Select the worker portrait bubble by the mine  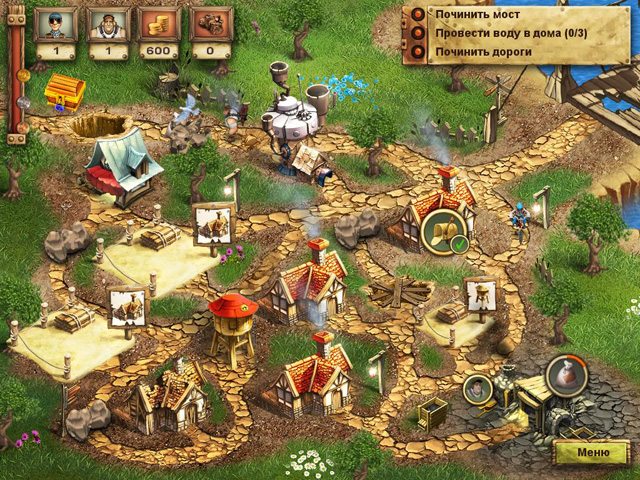479,388
